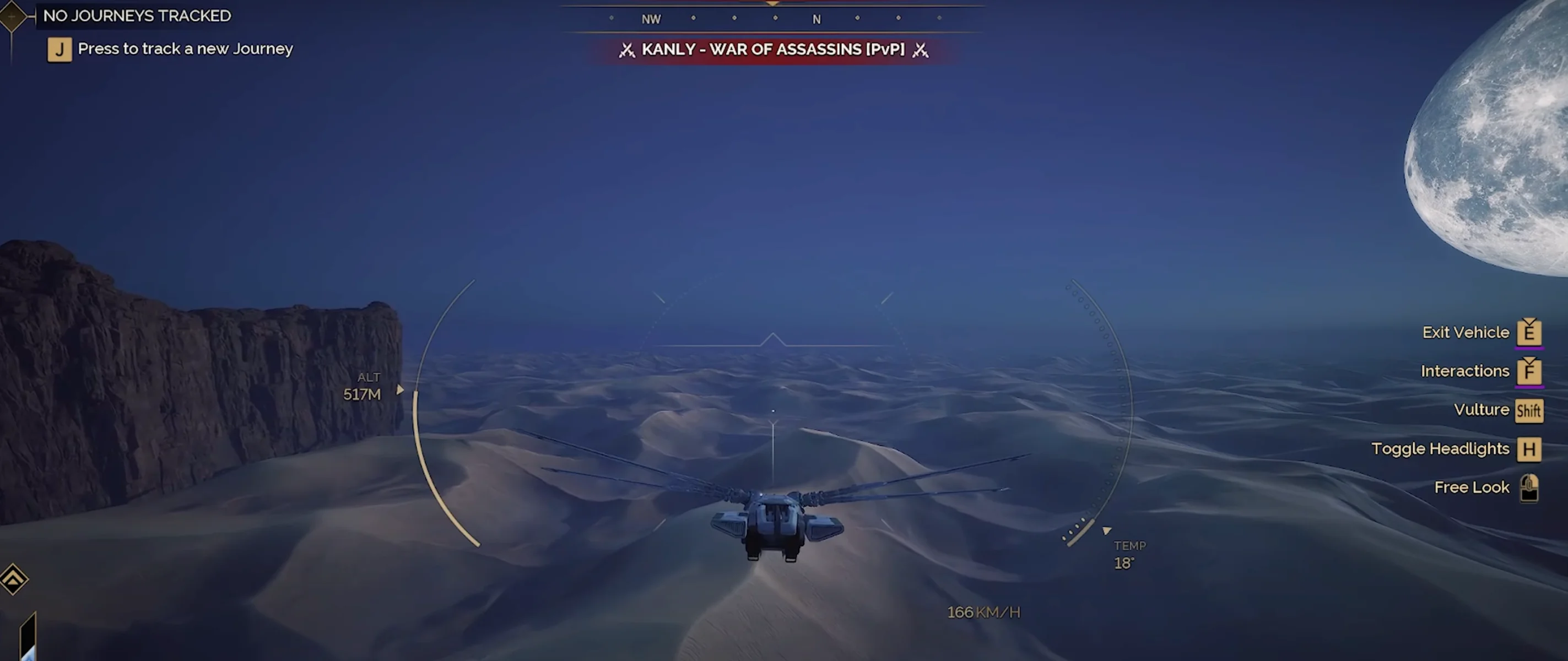Screen dimensions: 1568x661
Task: Click the crossed swords icon beside KANLY banner
Action: click(x=626, y=50)
